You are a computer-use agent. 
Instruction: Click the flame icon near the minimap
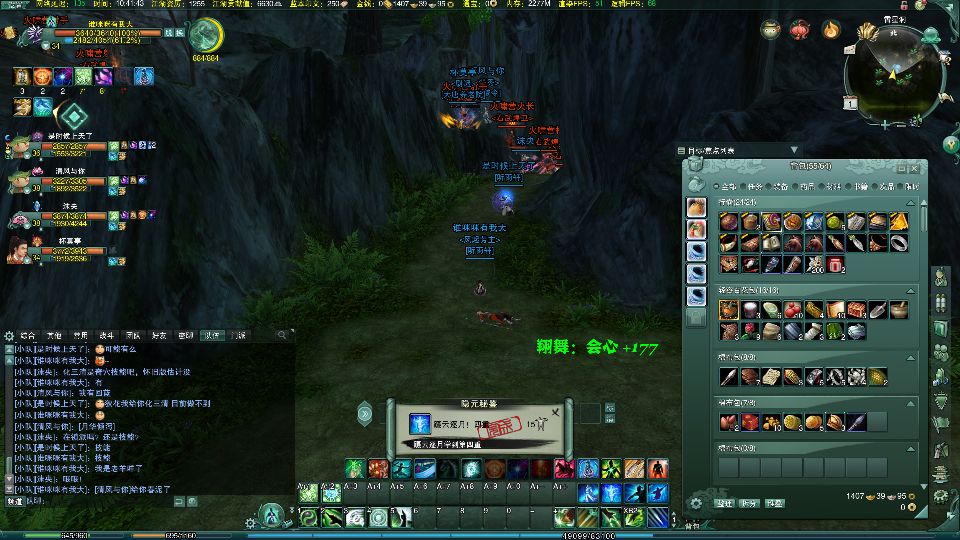[830, 30]
